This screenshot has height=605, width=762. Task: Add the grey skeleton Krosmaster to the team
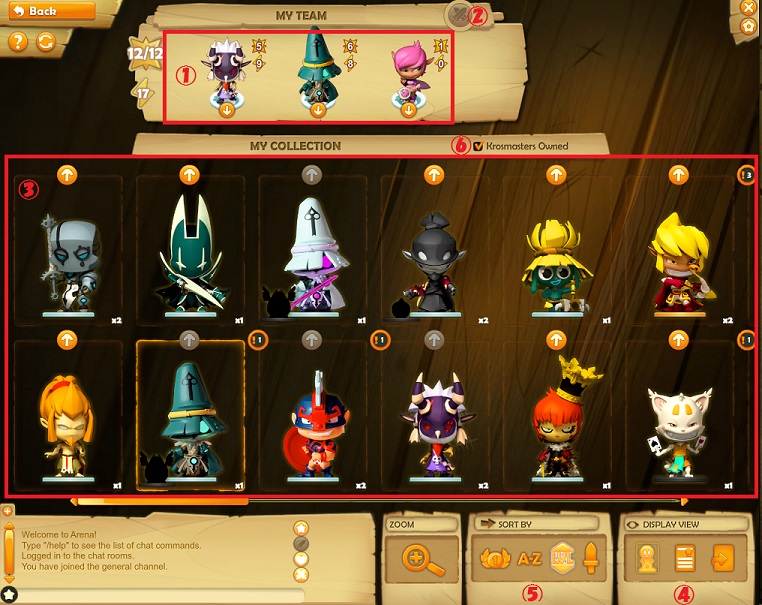coord(67,175)
